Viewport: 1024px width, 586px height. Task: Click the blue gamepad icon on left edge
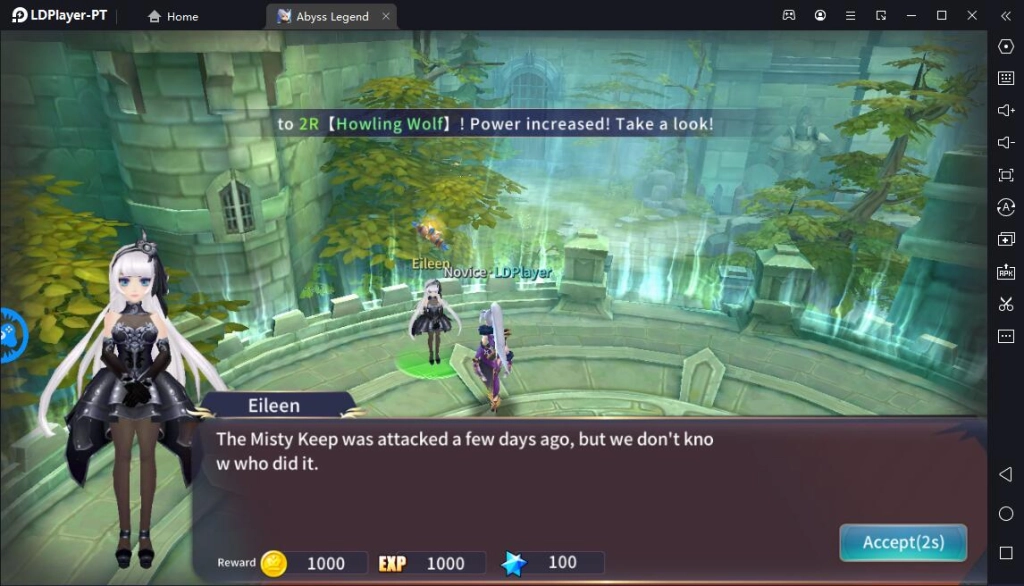pos(9,336)
